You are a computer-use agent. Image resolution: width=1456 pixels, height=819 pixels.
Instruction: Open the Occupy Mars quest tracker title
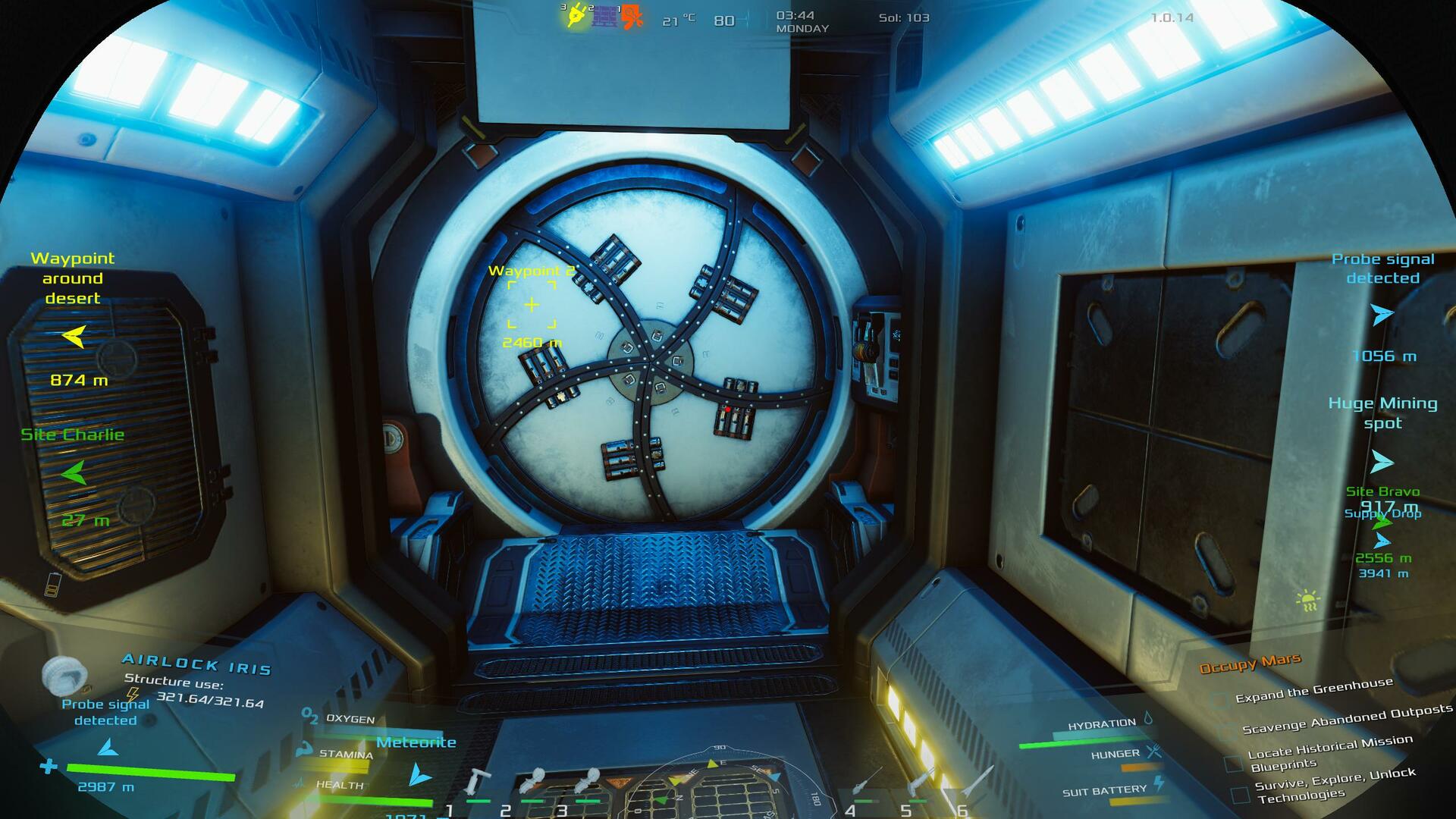[x=1250, y=664]
